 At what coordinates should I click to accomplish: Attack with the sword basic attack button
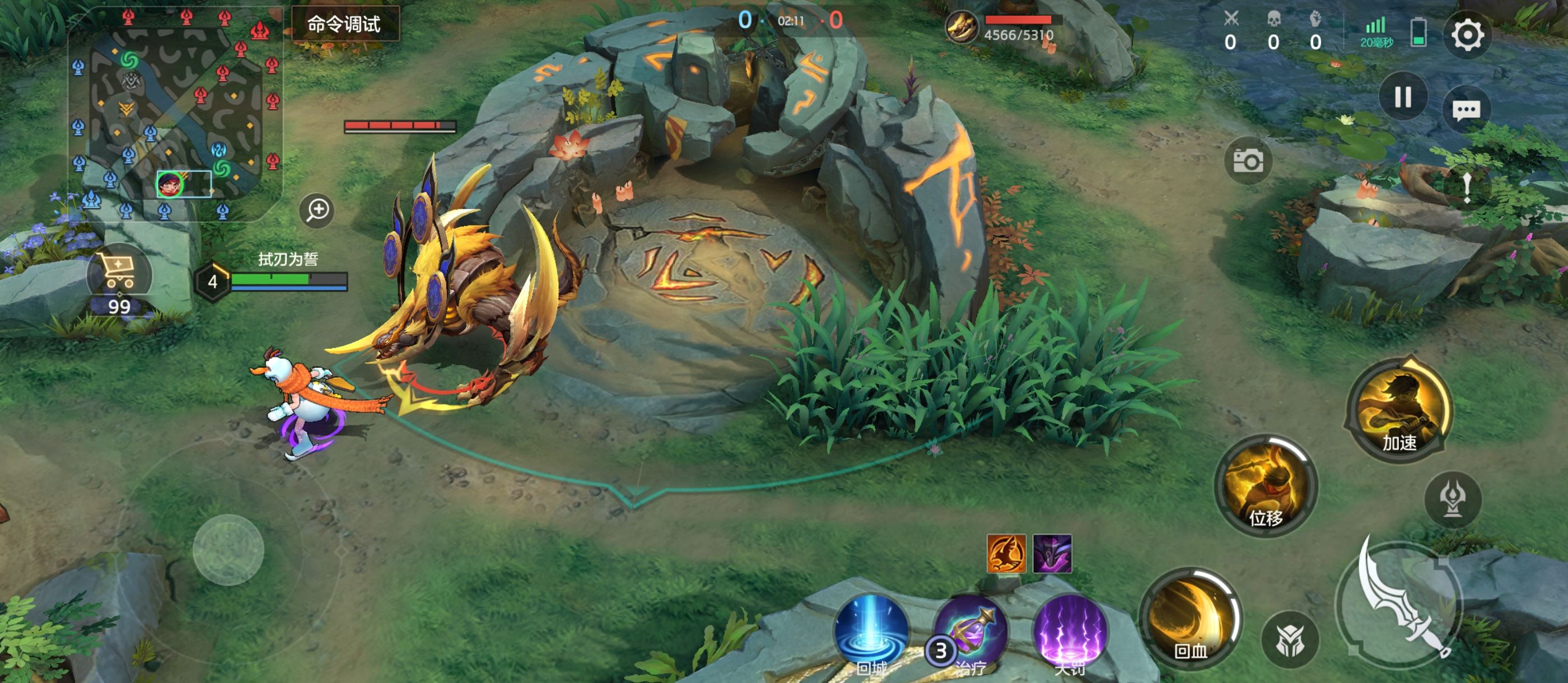point(1401,602)
